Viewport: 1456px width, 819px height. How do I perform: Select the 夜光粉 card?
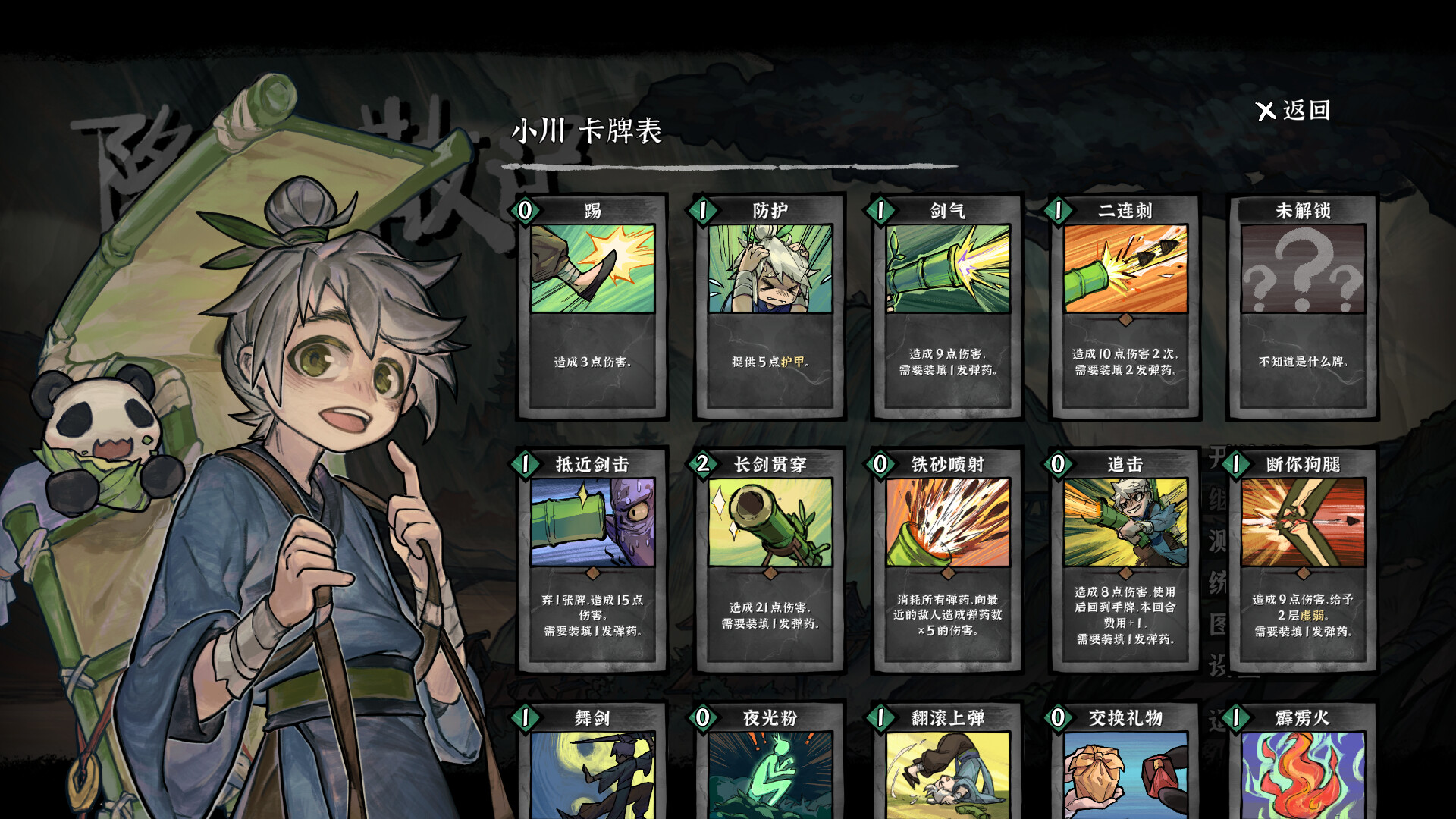[x=769, y=766]
